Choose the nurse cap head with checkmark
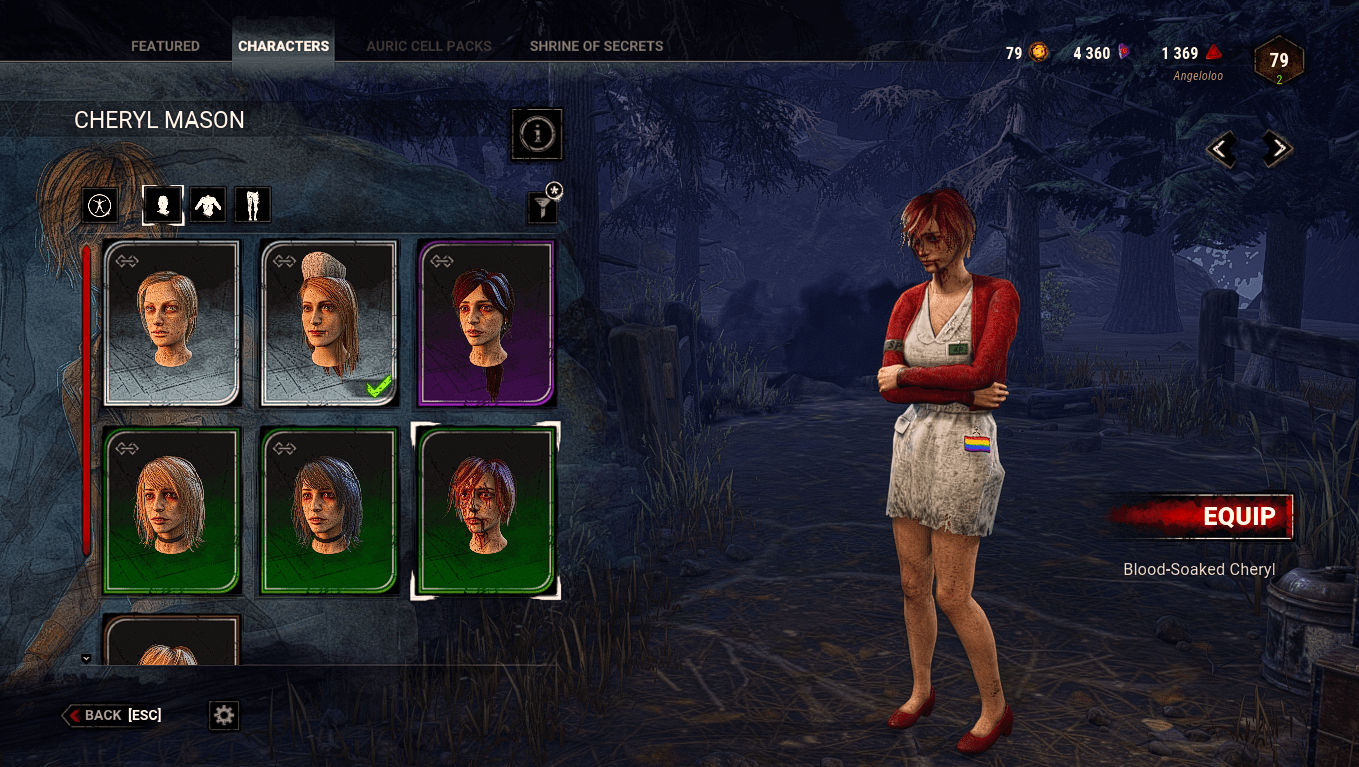 [x=329, y=323]
